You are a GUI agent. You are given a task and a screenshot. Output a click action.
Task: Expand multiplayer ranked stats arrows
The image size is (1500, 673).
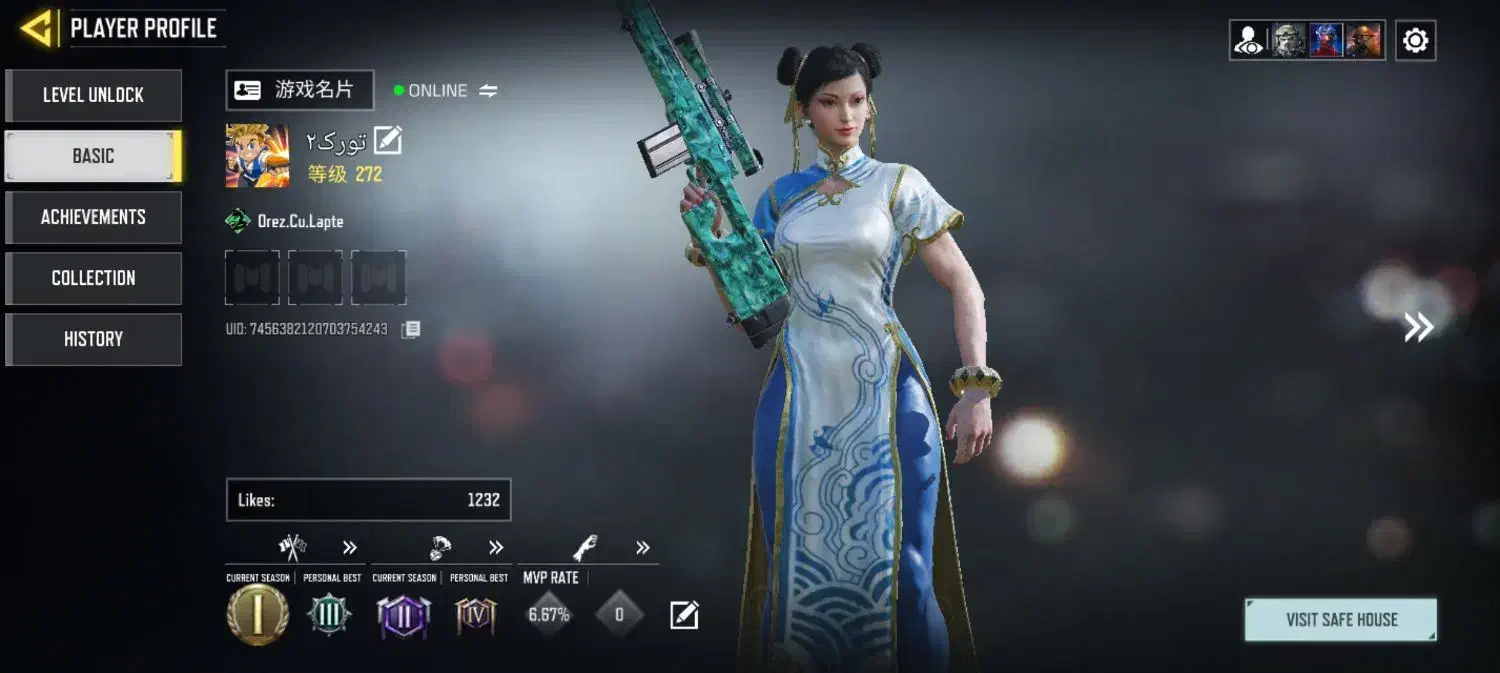pyautogui.click(x=349, y=547)
